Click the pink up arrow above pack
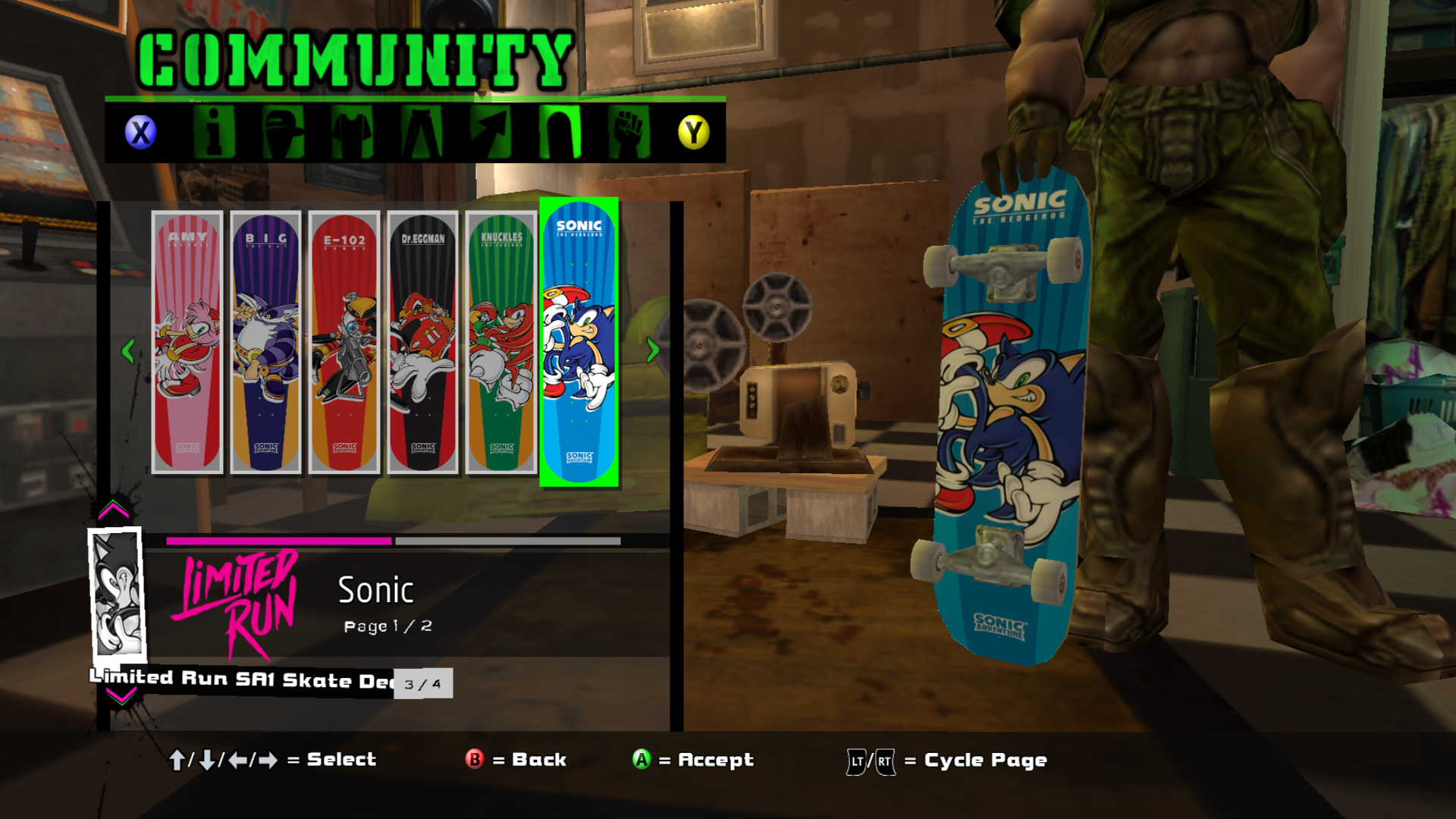 (114, 510)
